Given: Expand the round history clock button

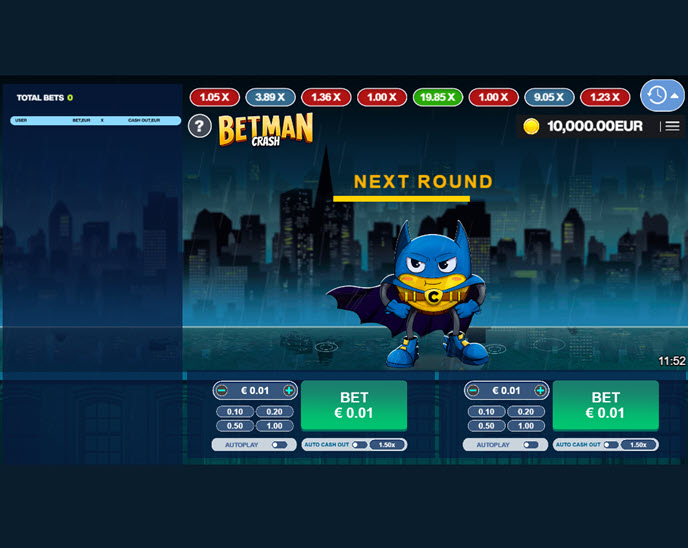Looking at the screenshot, I should pos(661,95).
